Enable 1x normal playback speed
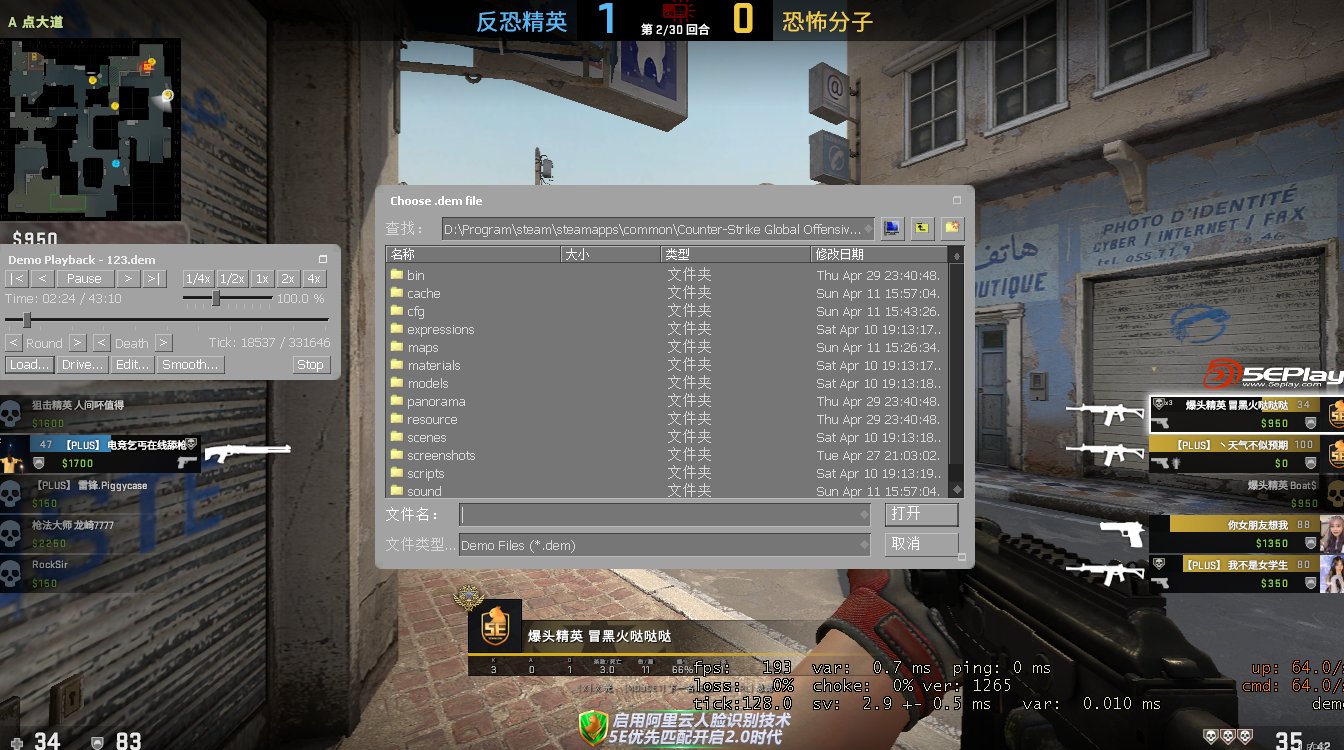1344x750 pixels. point(262,278)
